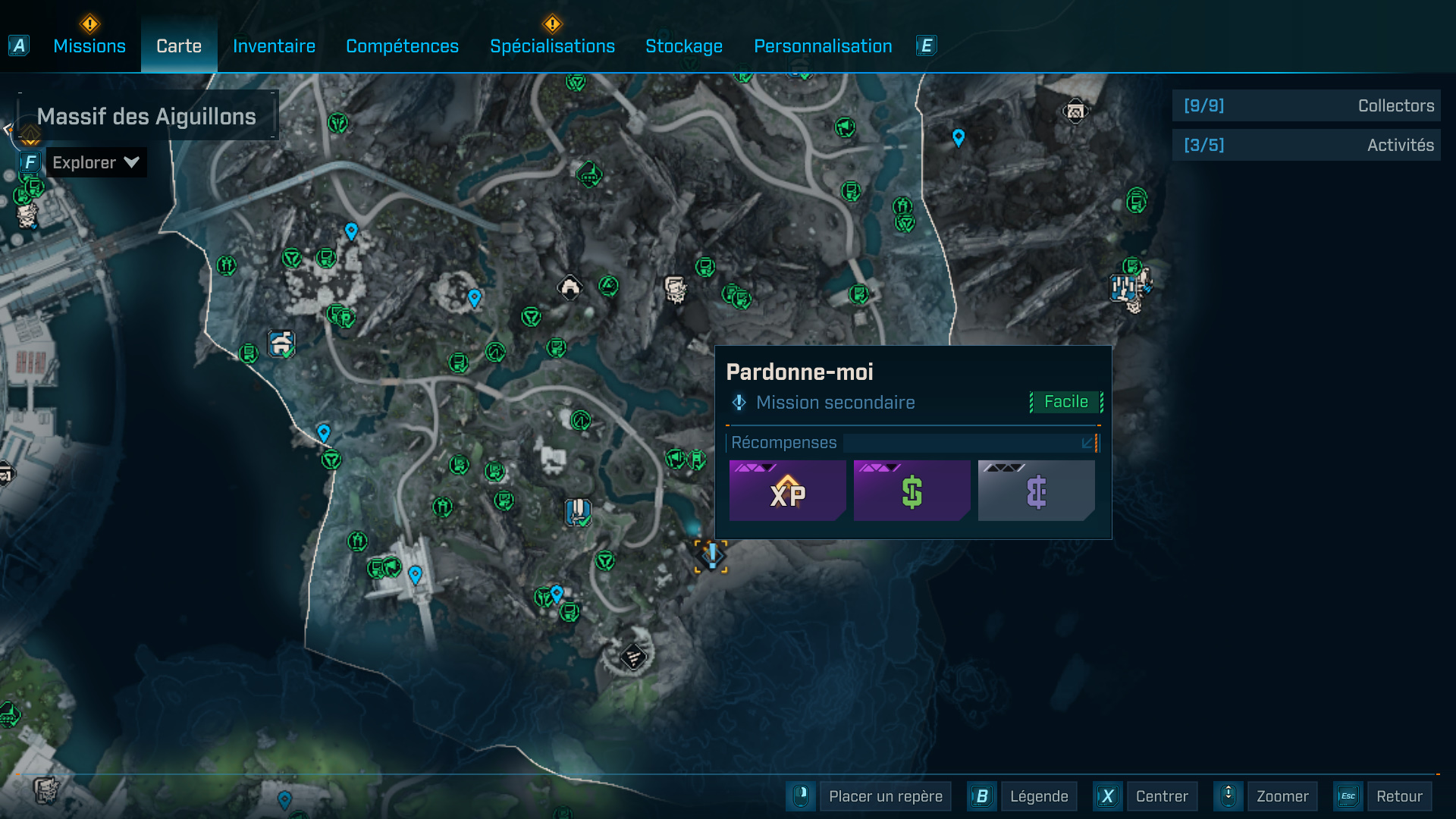Image resolution: width=1456 pixels, height=819 pixels.
Task: Click the alert badge above Spécialisations
Action: coord(553,23)
